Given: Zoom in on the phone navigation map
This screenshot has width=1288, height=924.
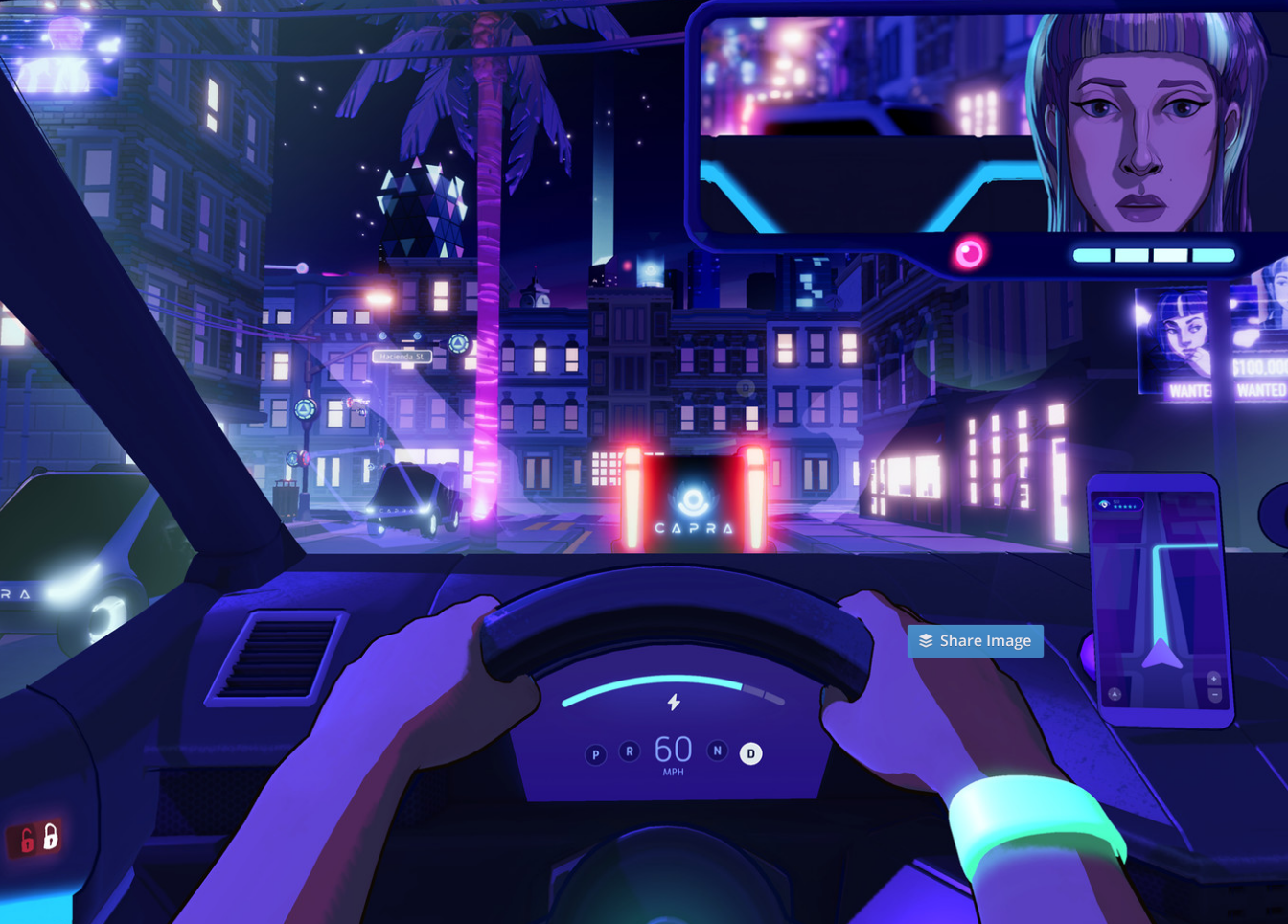Looking at the screenshot, I should 1213,679.
